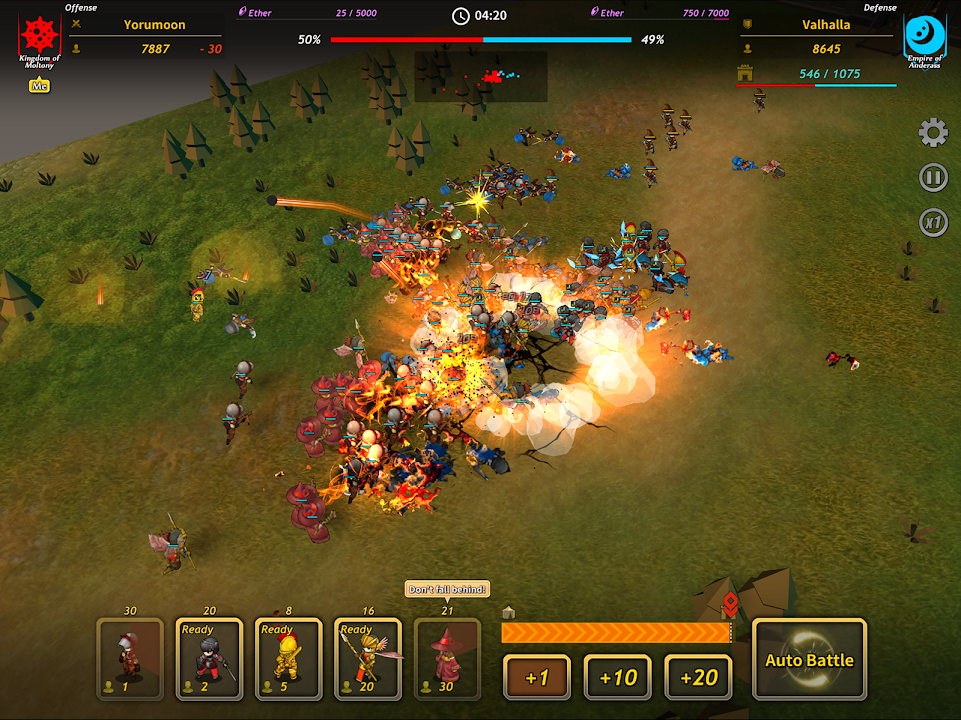961x720 pixels.
Task: Pick the red-robed wizard unit card
Action: (447, 658)
